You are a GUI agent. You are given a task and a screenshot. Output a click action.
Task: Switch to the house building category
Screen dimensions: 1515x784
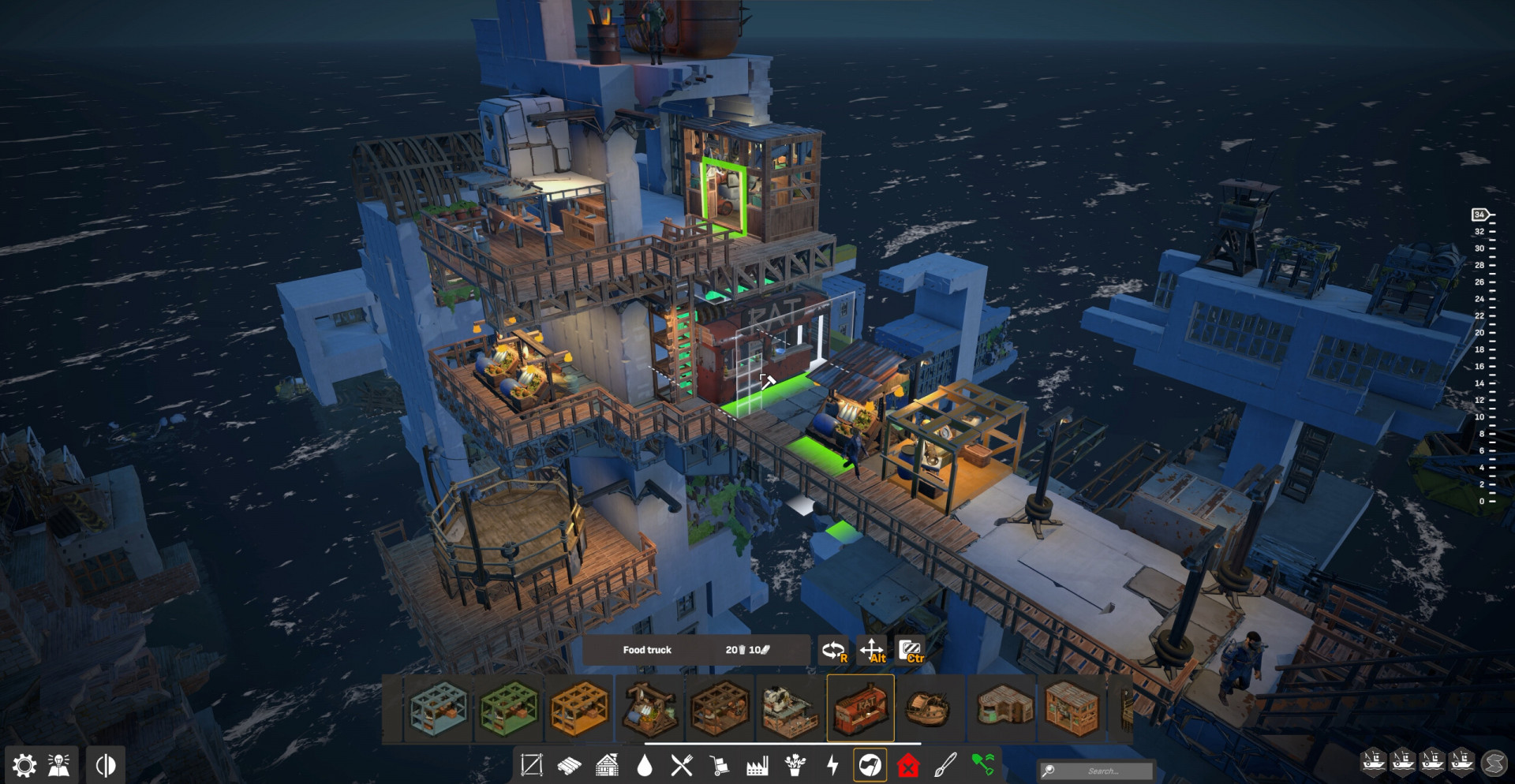(607, 765)
